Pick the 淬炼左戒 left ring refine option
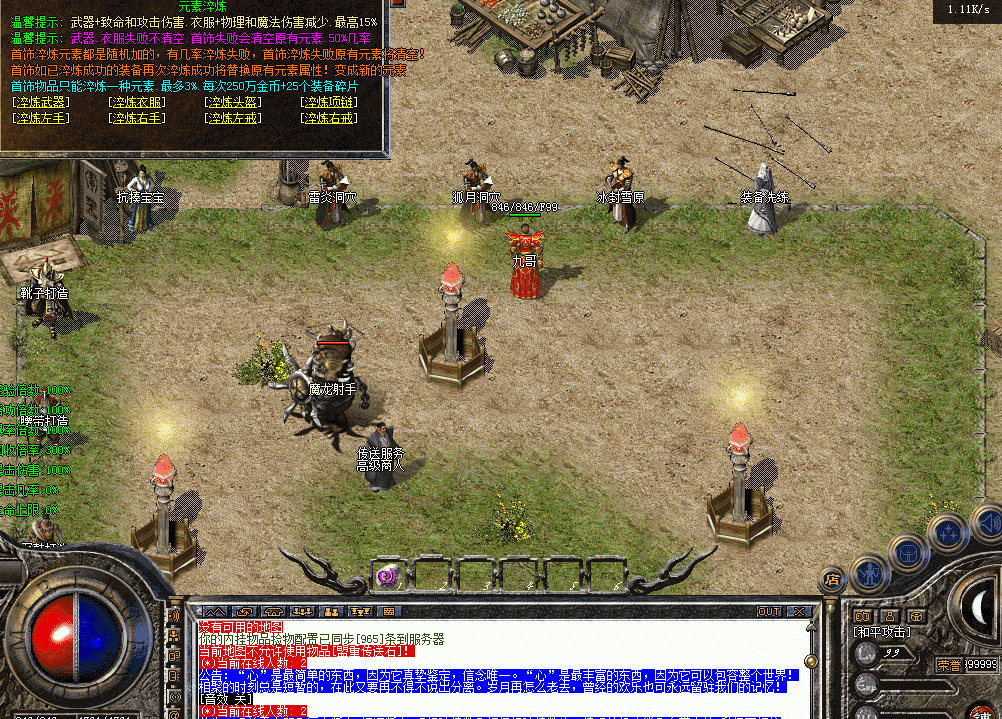The image size is (1002, 719). pyautogui.click(x=233, y=118)
